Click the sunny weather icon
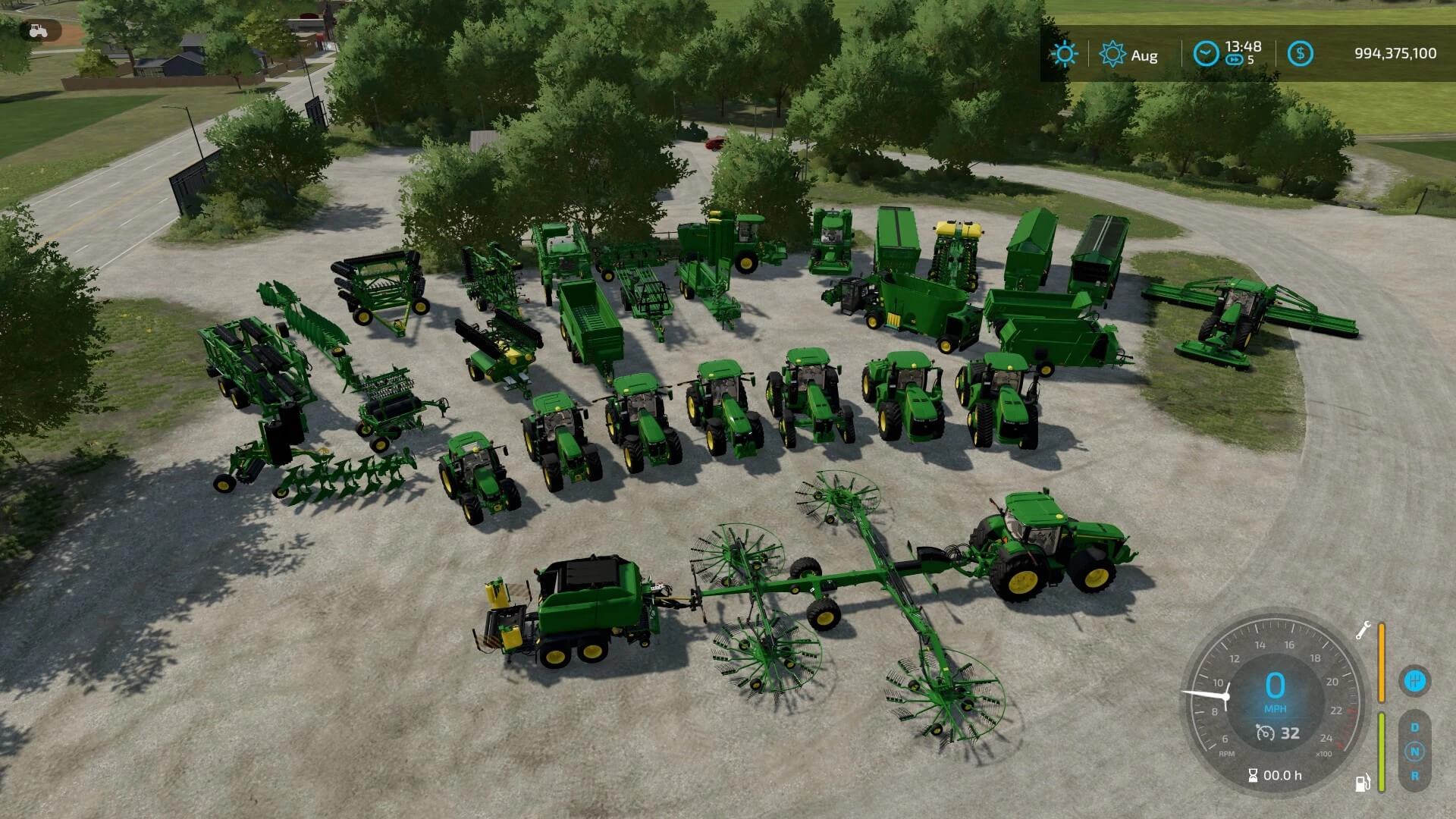 1064,54
